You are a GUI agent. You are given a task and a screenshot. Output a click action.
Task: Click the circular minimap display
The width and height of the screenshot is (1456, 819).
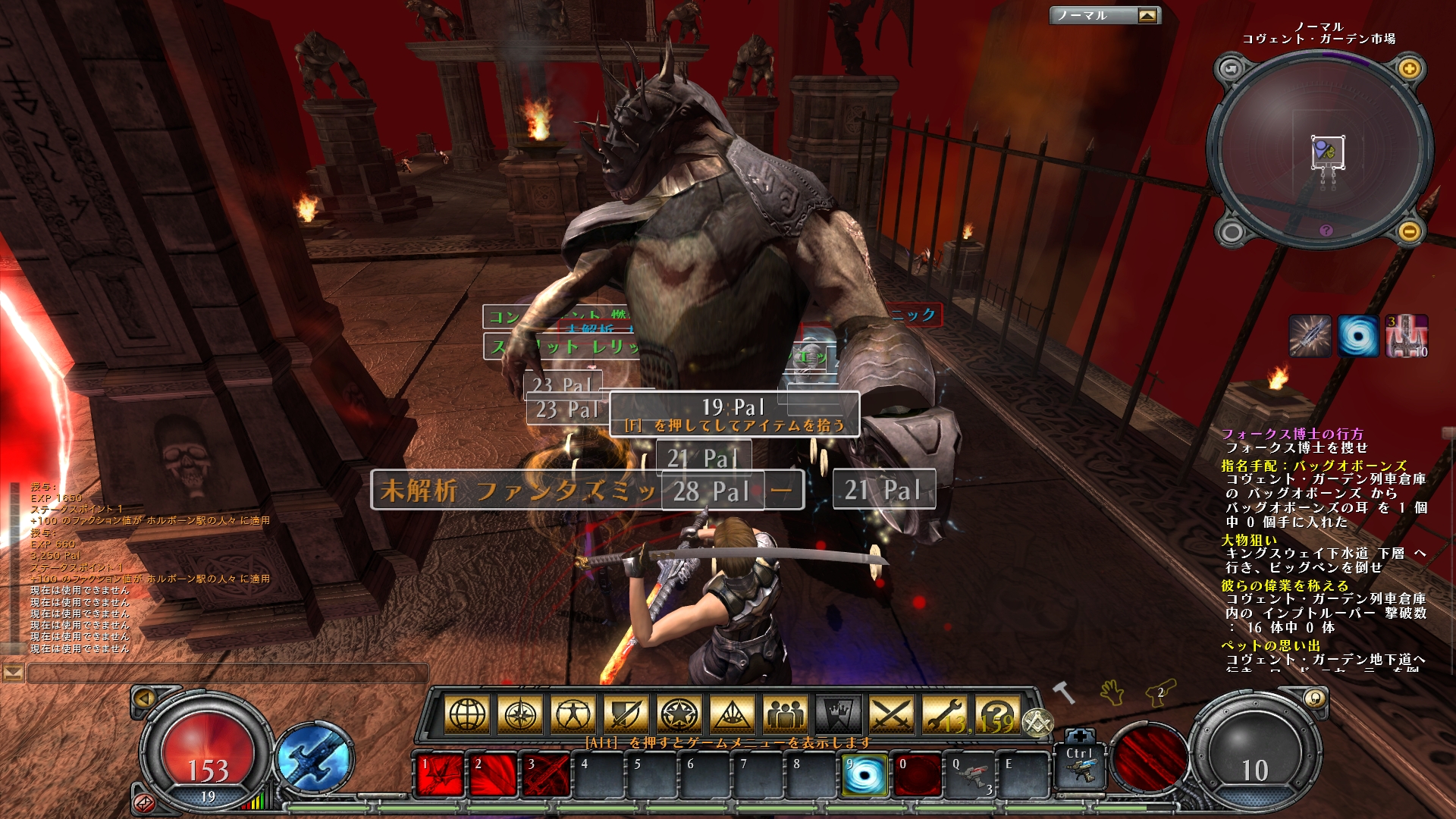[1319, 152]
